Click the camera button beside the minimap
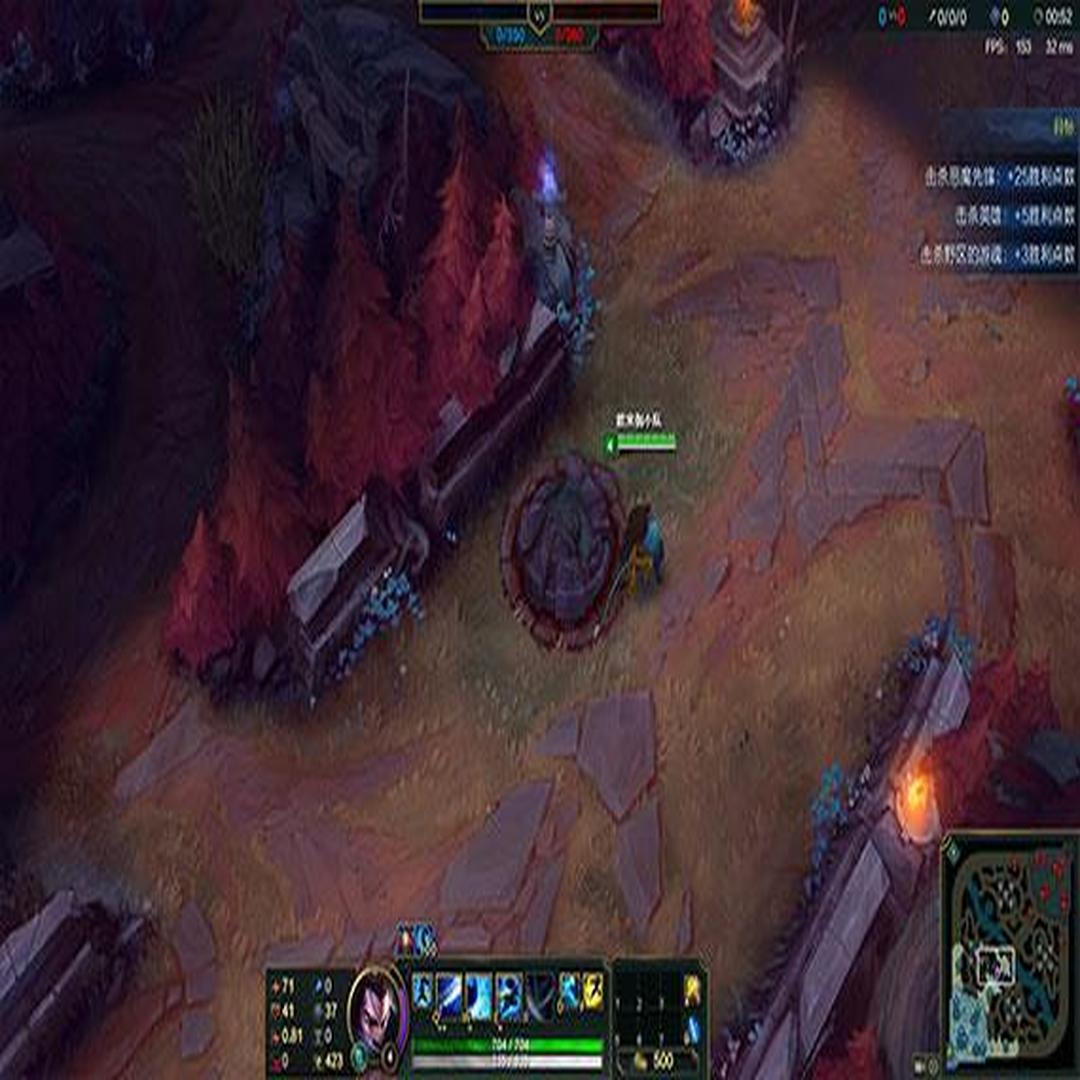 [x=919, y=1064]
